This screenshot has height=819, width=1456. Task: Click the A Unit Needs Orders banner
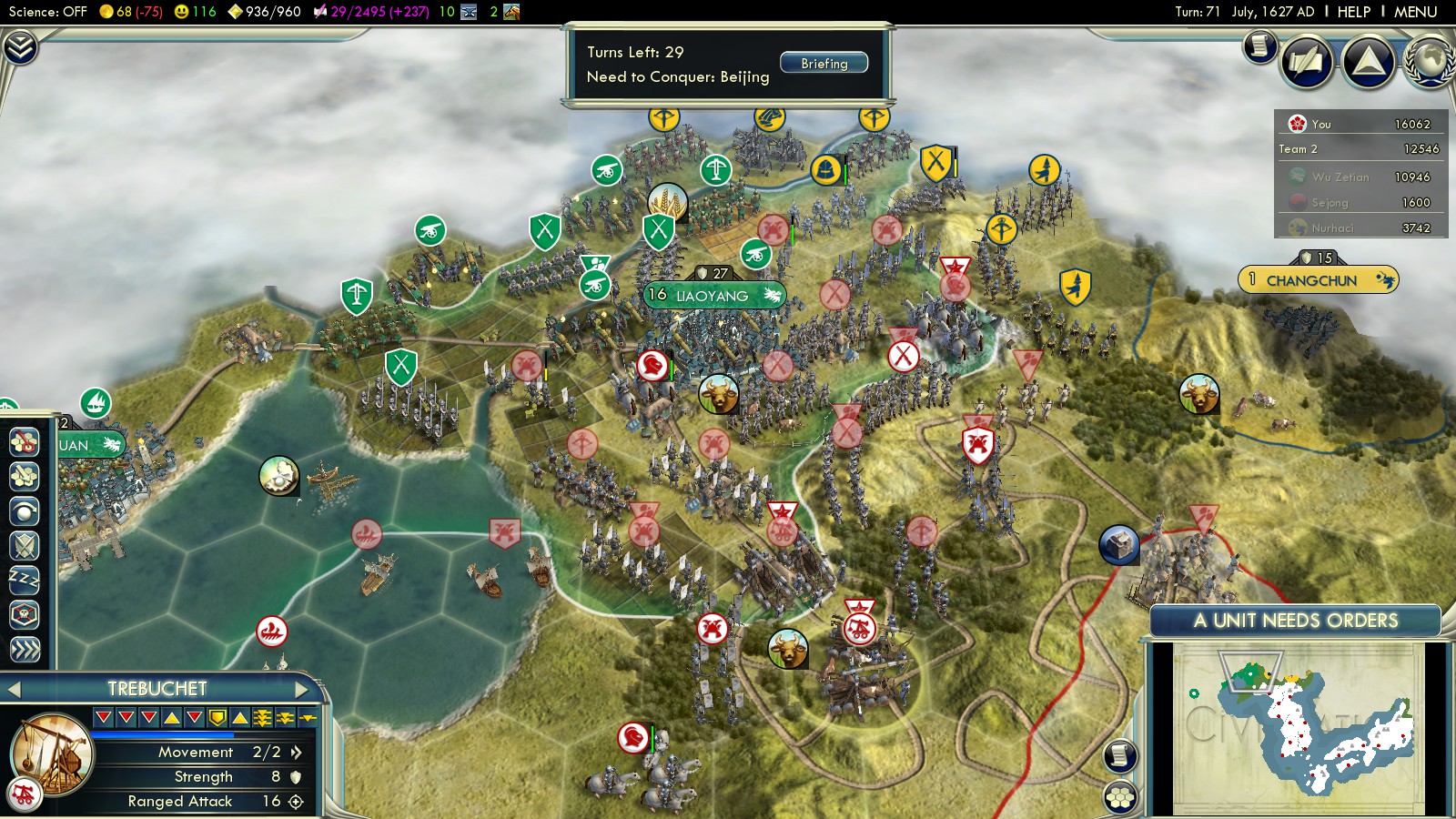(x=1295, y=621)
